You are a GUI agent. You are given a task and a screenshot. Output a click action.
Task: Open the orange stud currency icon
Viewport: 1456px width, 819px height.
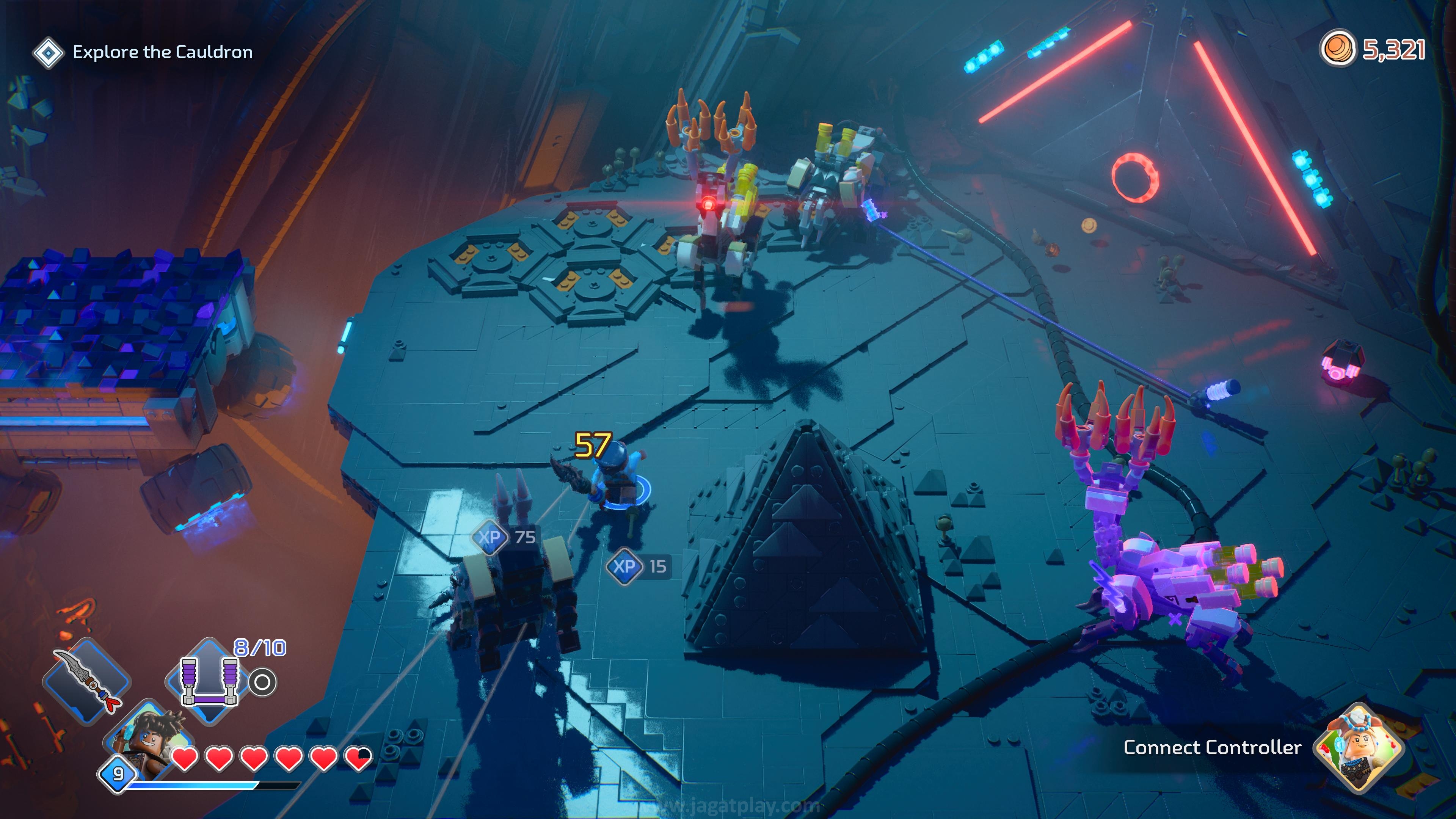1337,49
